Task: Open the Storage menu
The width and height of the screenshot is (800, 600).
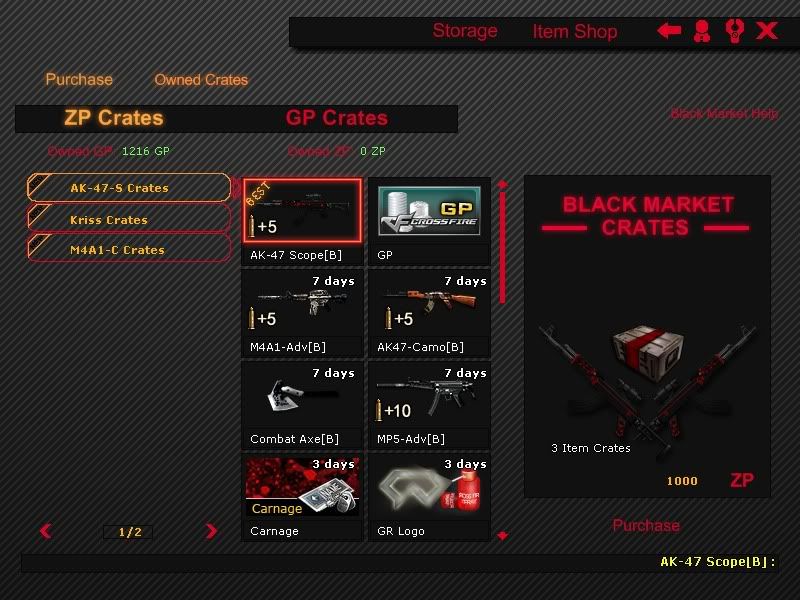Action: (465, 31)
